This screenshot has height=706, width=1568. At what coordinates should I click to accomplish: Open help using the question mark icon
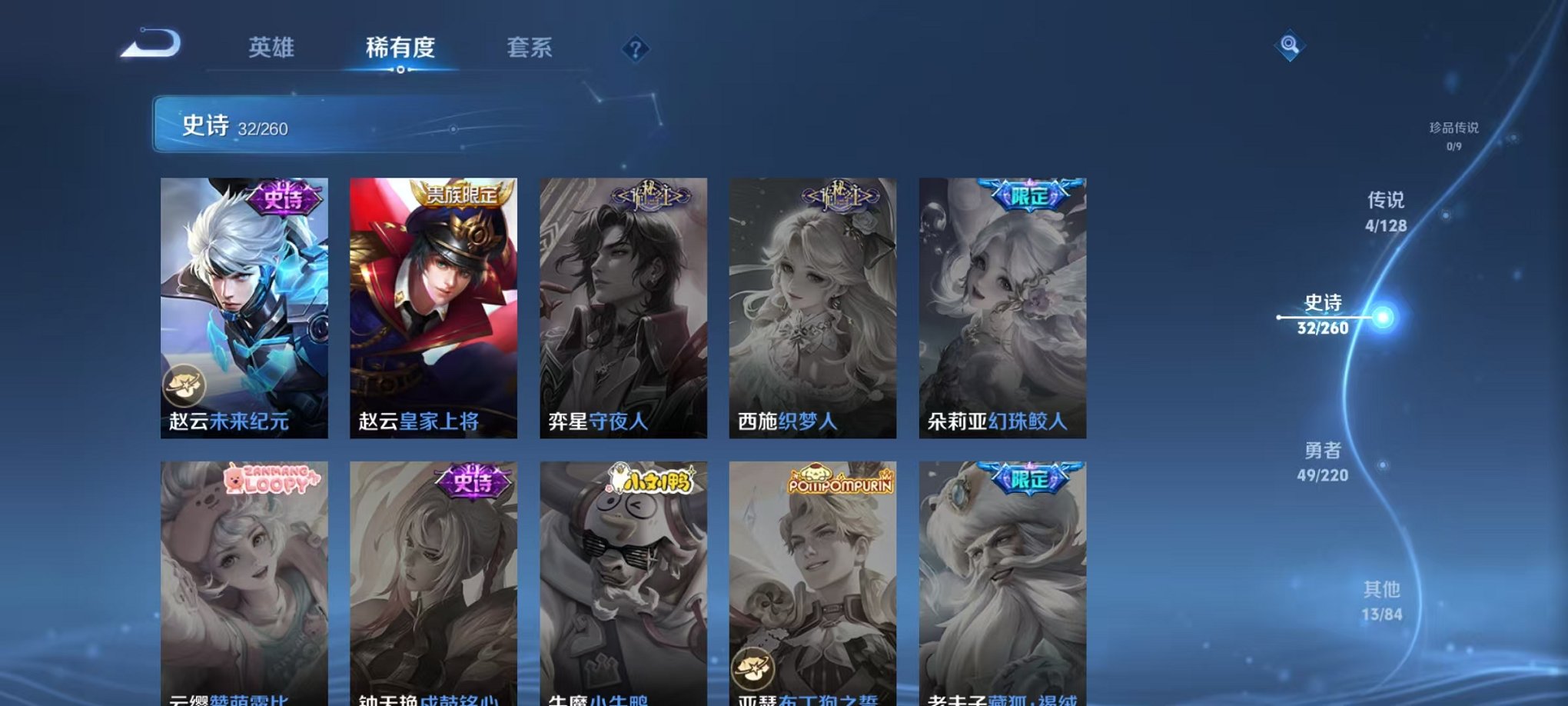[635, 49]
